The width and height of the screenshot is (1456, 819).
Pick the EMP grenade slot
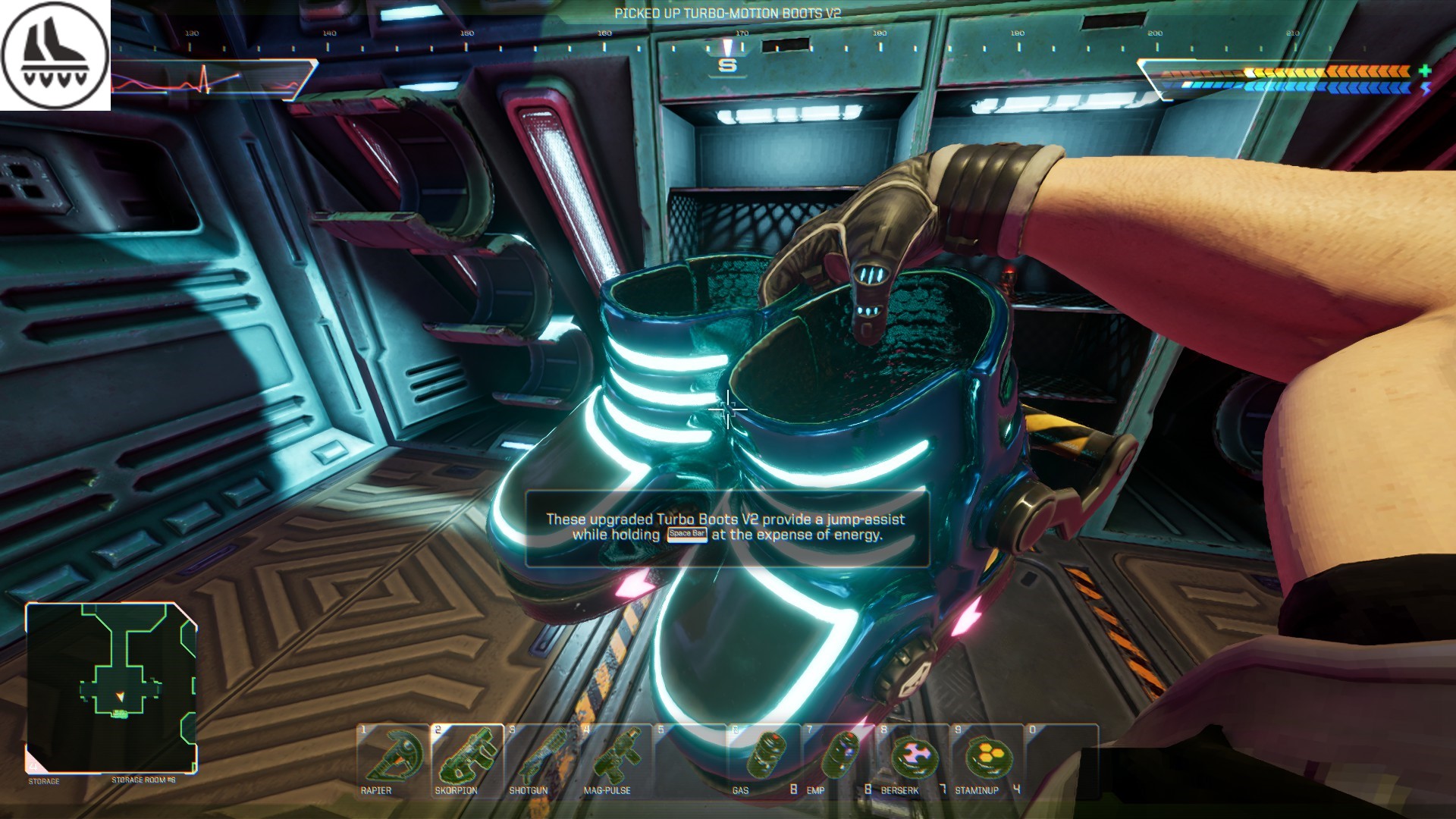839,758
